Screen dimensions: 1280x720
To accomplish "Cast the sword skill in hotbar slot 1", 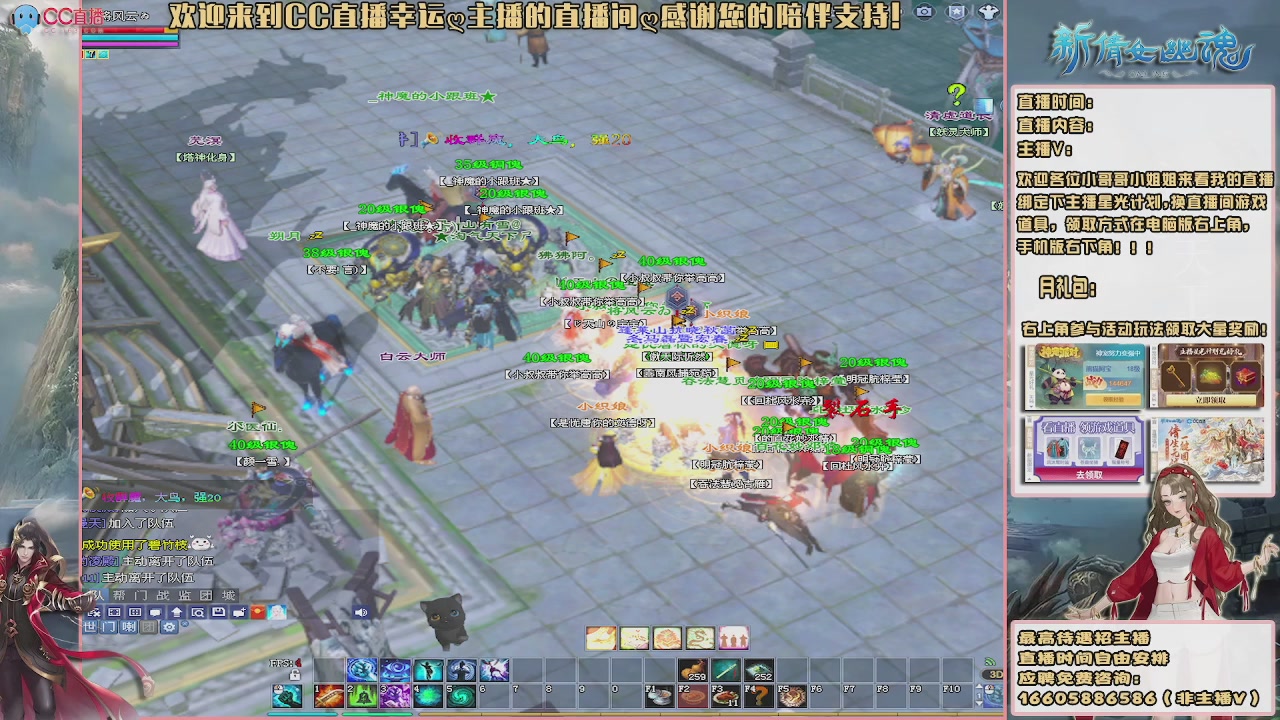I will click(327, 697).
